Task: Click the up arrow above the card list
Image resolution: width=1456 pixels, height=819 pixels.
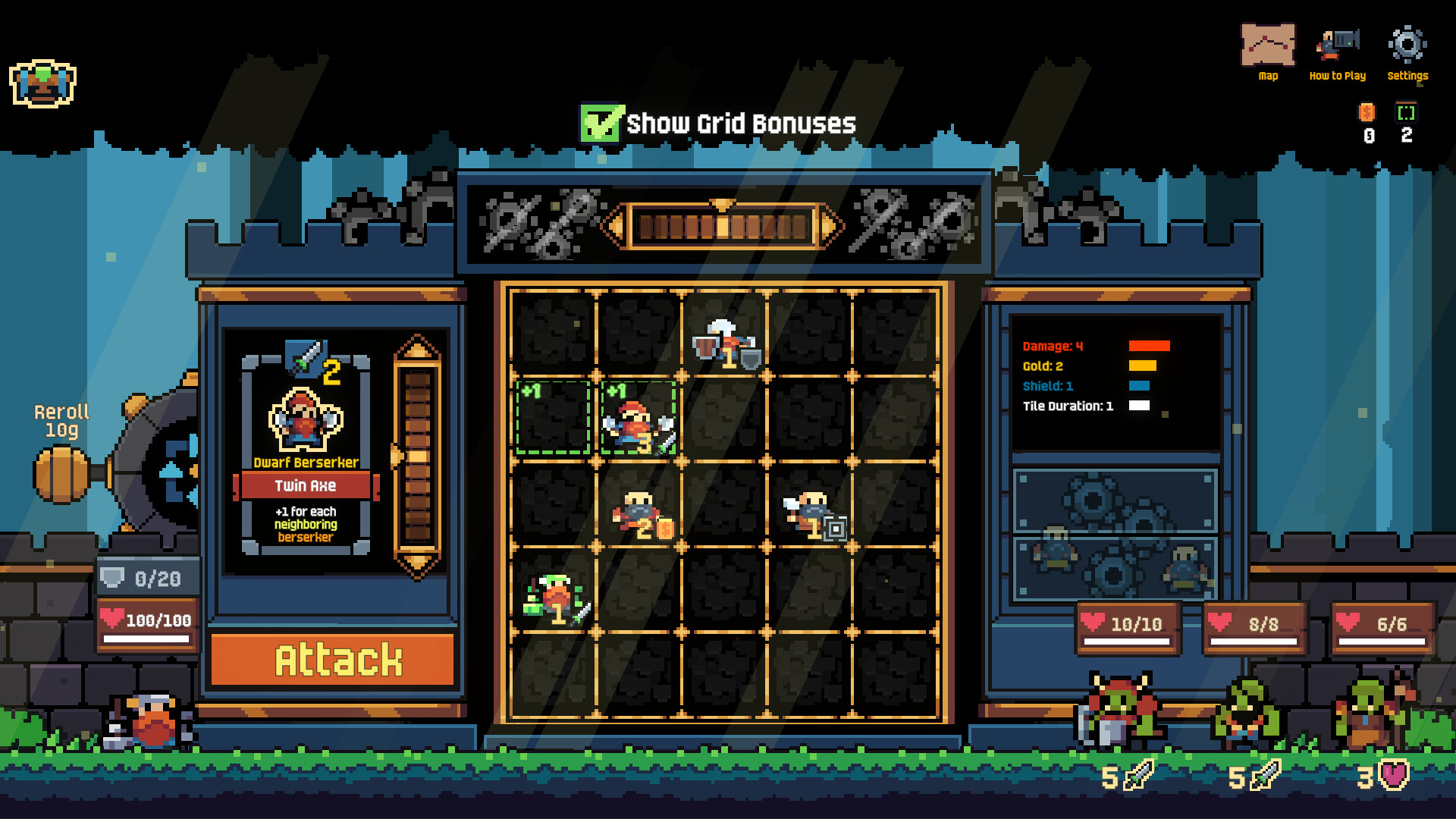Action: pyautogui.click(x=417, y=348)
